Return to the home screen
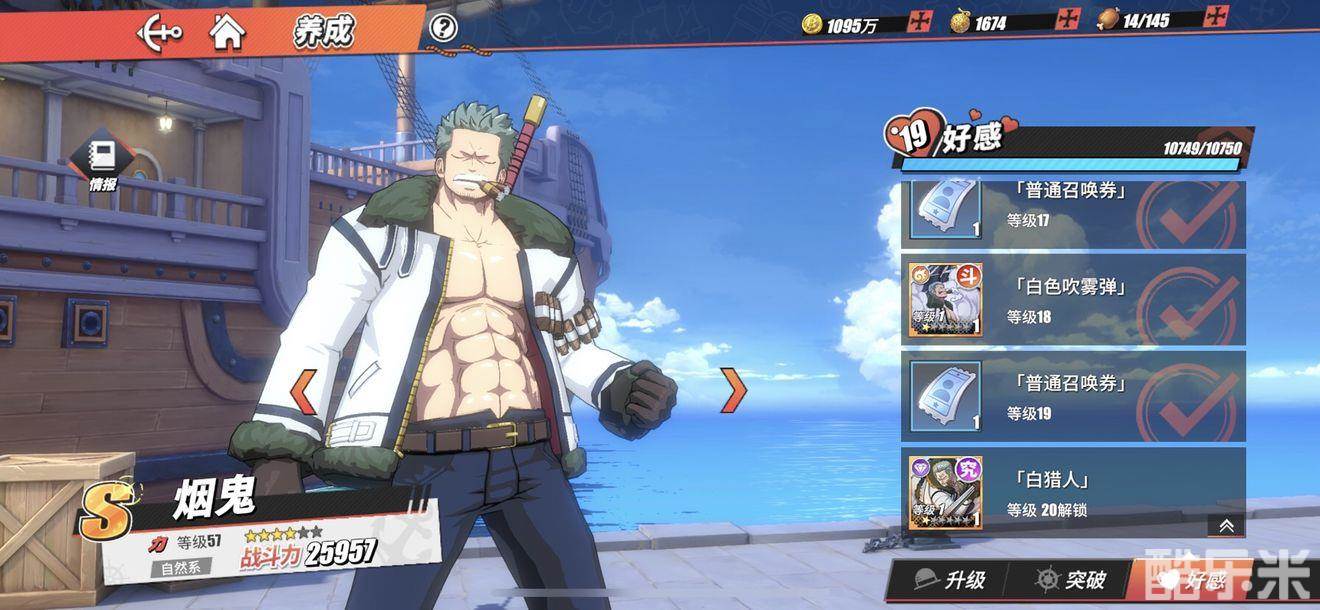 point(227,32)
